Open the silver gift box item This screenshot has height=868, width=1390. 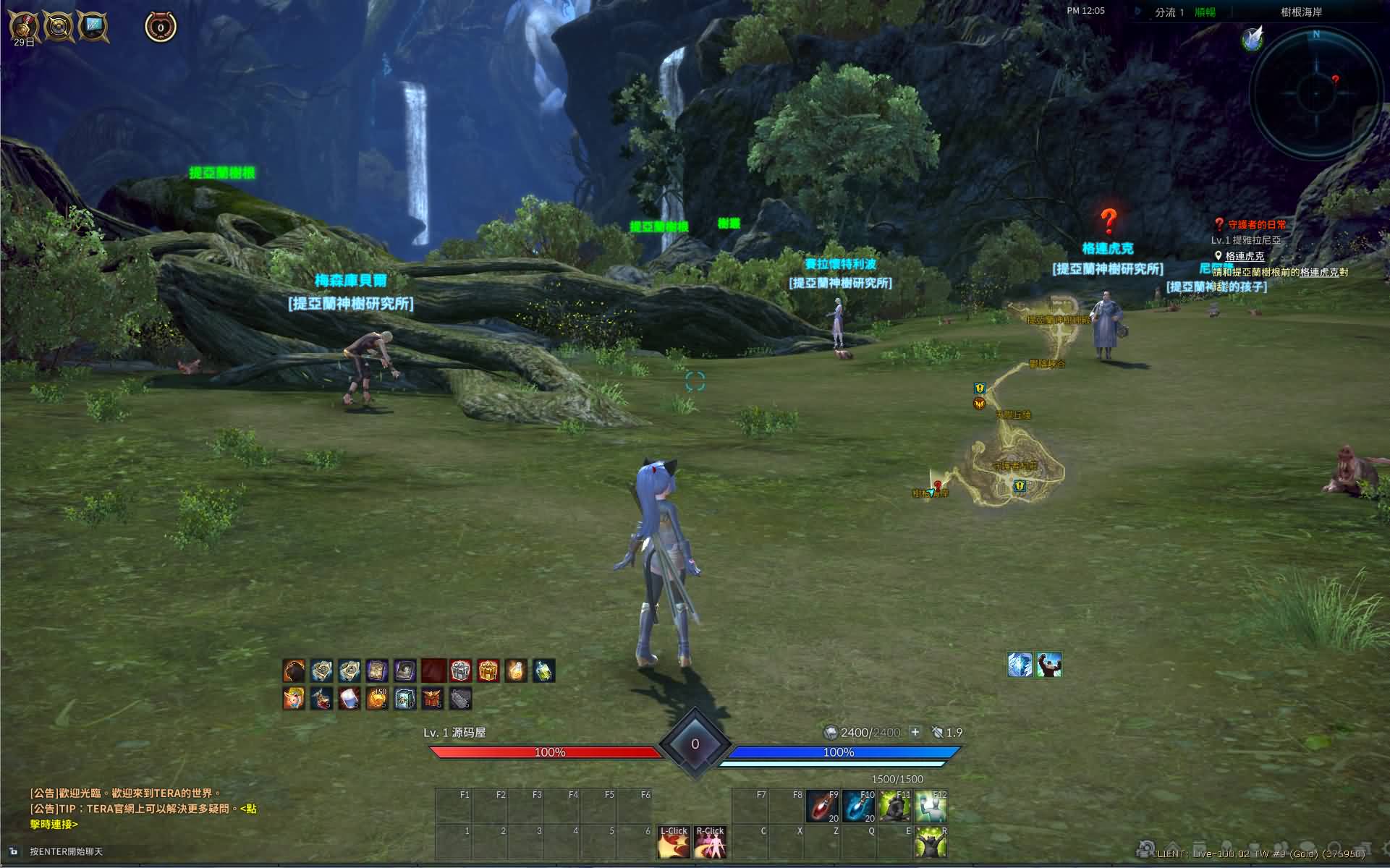pos(461,671)
